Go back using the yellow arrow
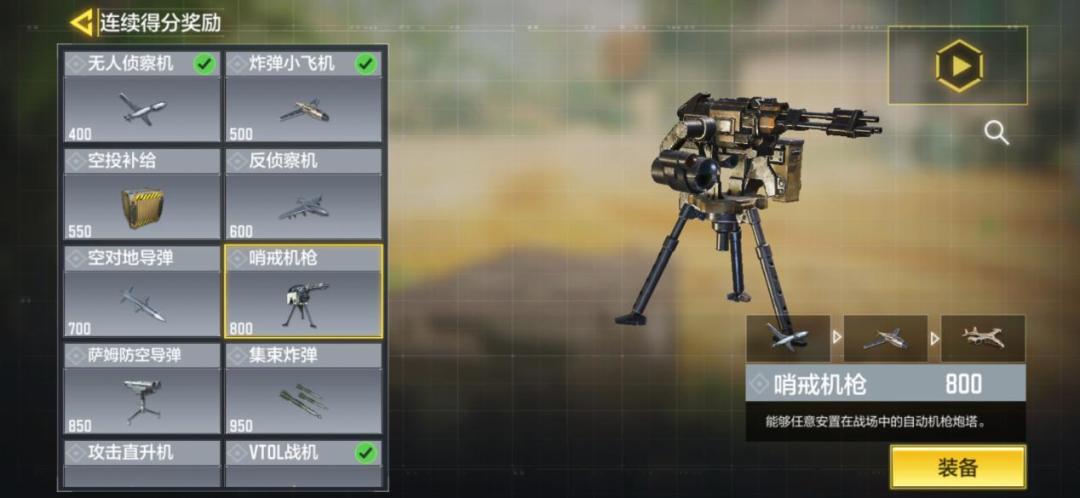This screenshot has width=1080, height=498. pyautogui.click(x=82, y=22)
